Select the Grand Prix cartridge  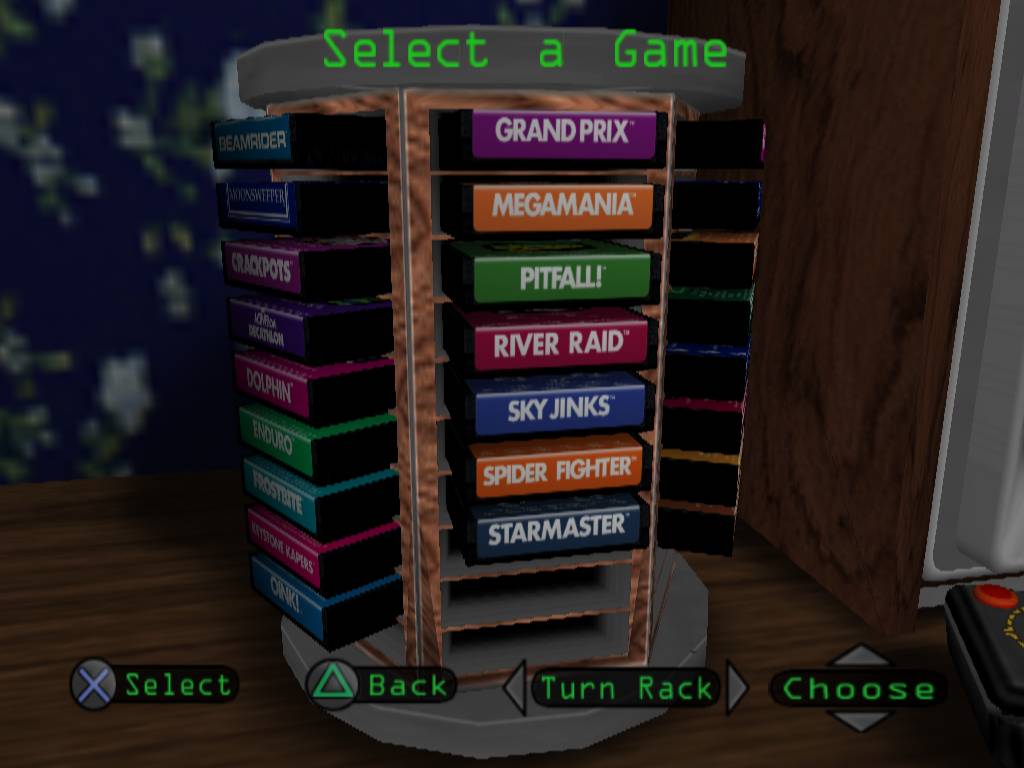(x=563, y=132)
